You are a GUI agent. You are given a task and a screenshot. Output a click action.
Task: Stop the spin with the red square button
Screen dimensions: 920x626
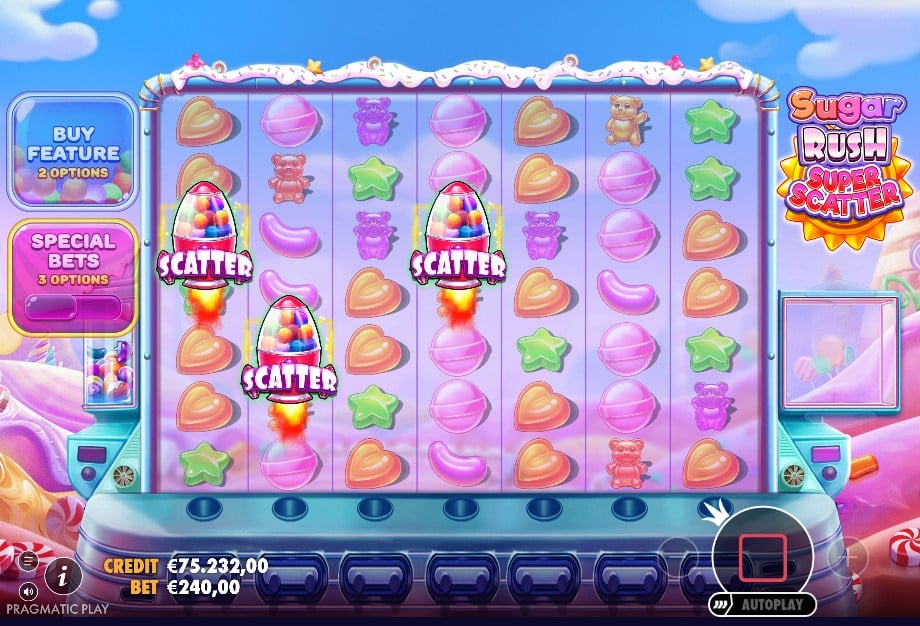[x=762, y=557]
